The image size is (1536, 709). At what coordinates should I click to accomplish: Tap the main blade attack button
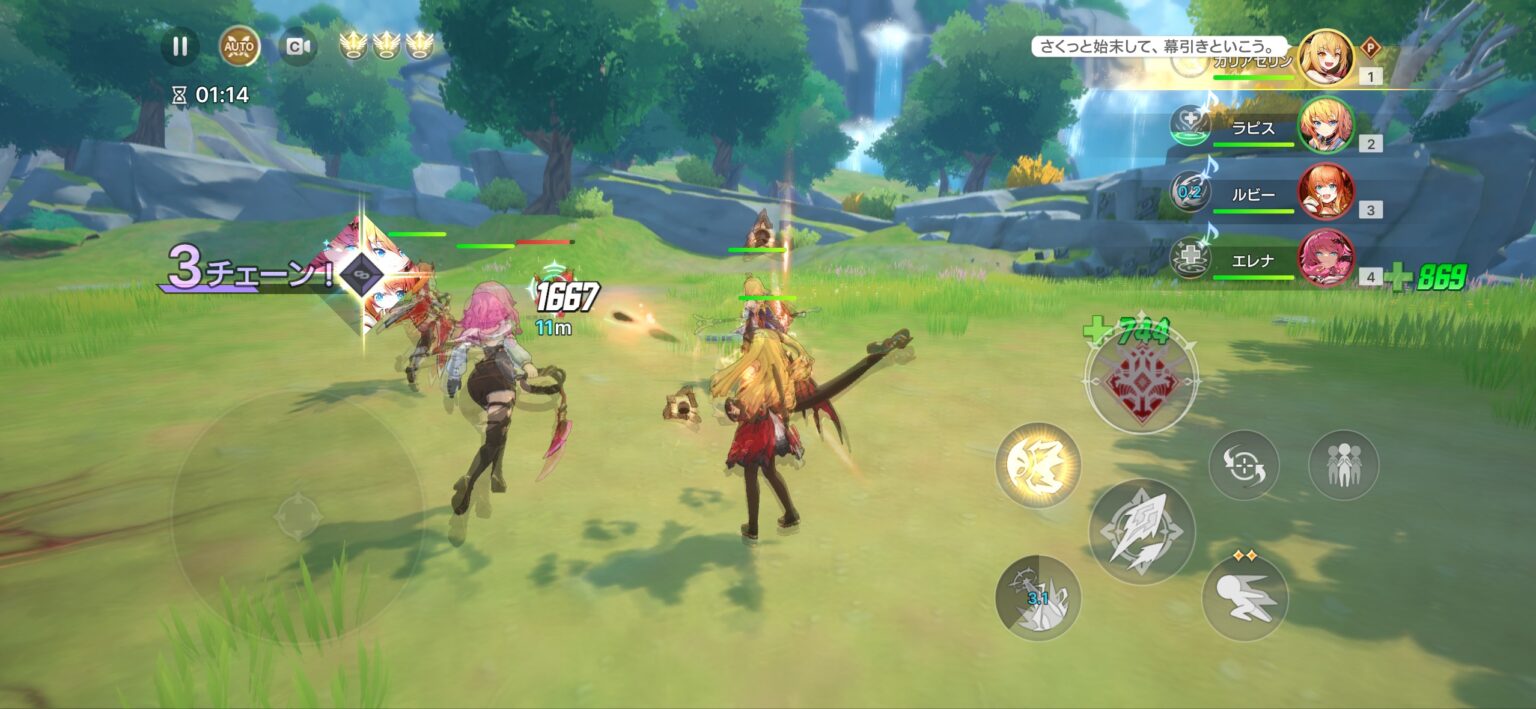(x=1141, y=531)
